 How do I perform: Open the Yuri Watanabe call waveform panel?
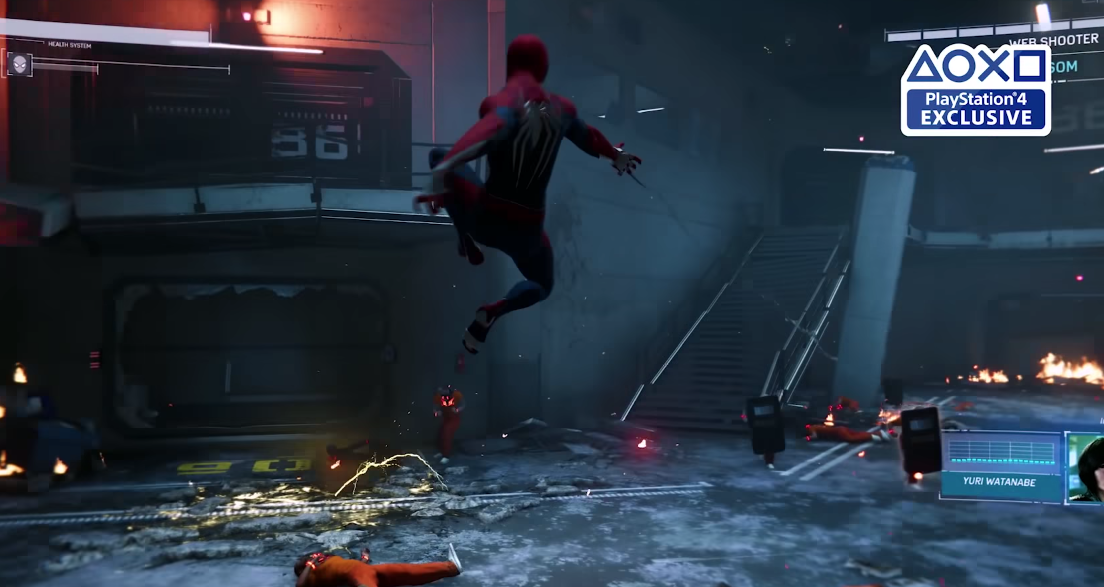click(999, 455)
